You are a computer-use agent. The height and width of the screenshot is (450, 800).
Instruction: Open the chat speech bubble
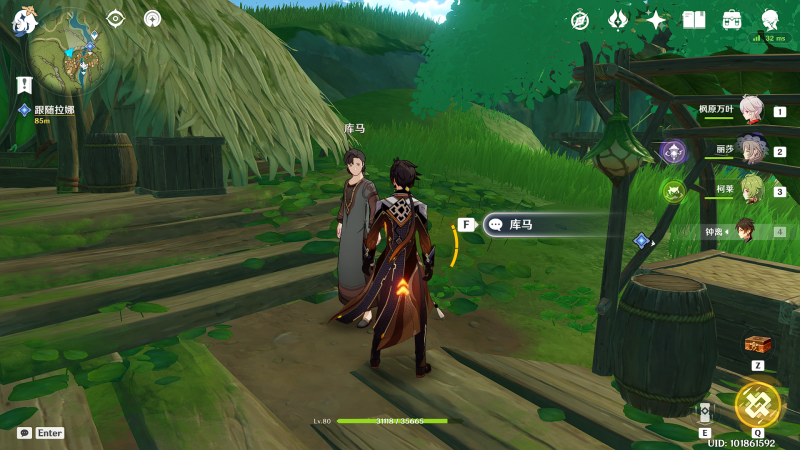[24, 433]
